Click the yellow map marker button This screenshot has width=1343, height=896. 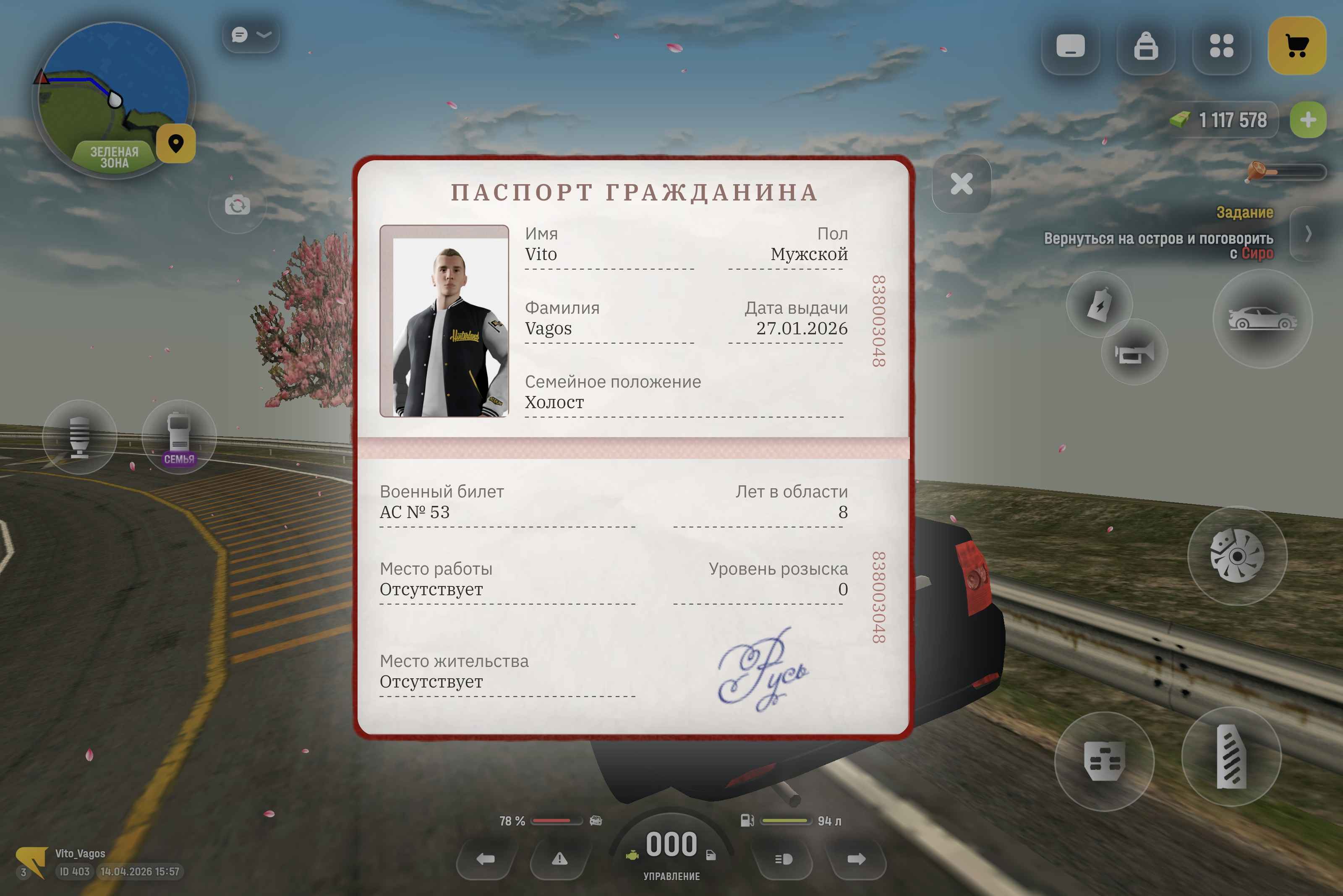(176, 143)
